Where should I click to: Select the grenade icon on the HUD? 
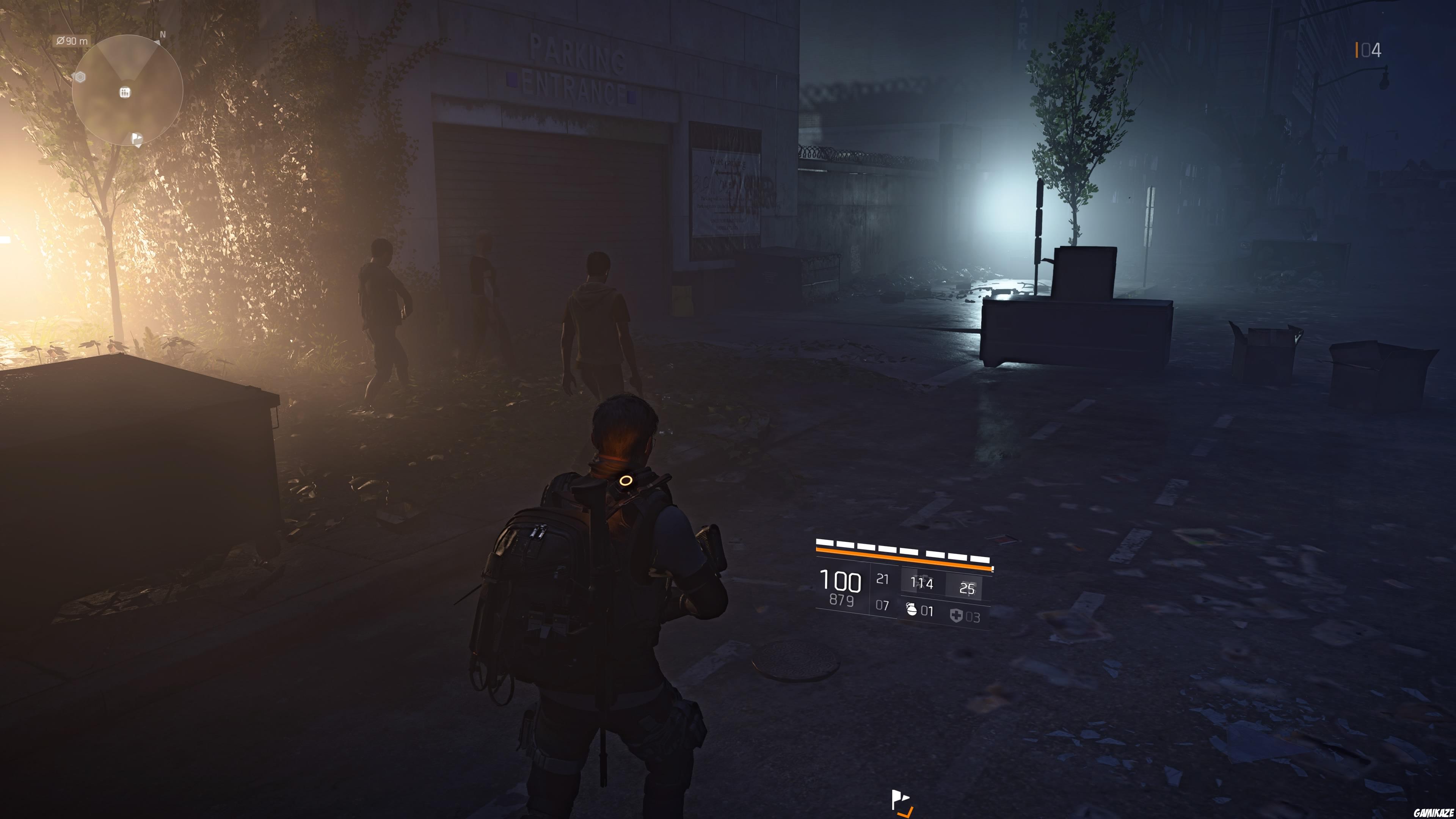tap(912, 610)
